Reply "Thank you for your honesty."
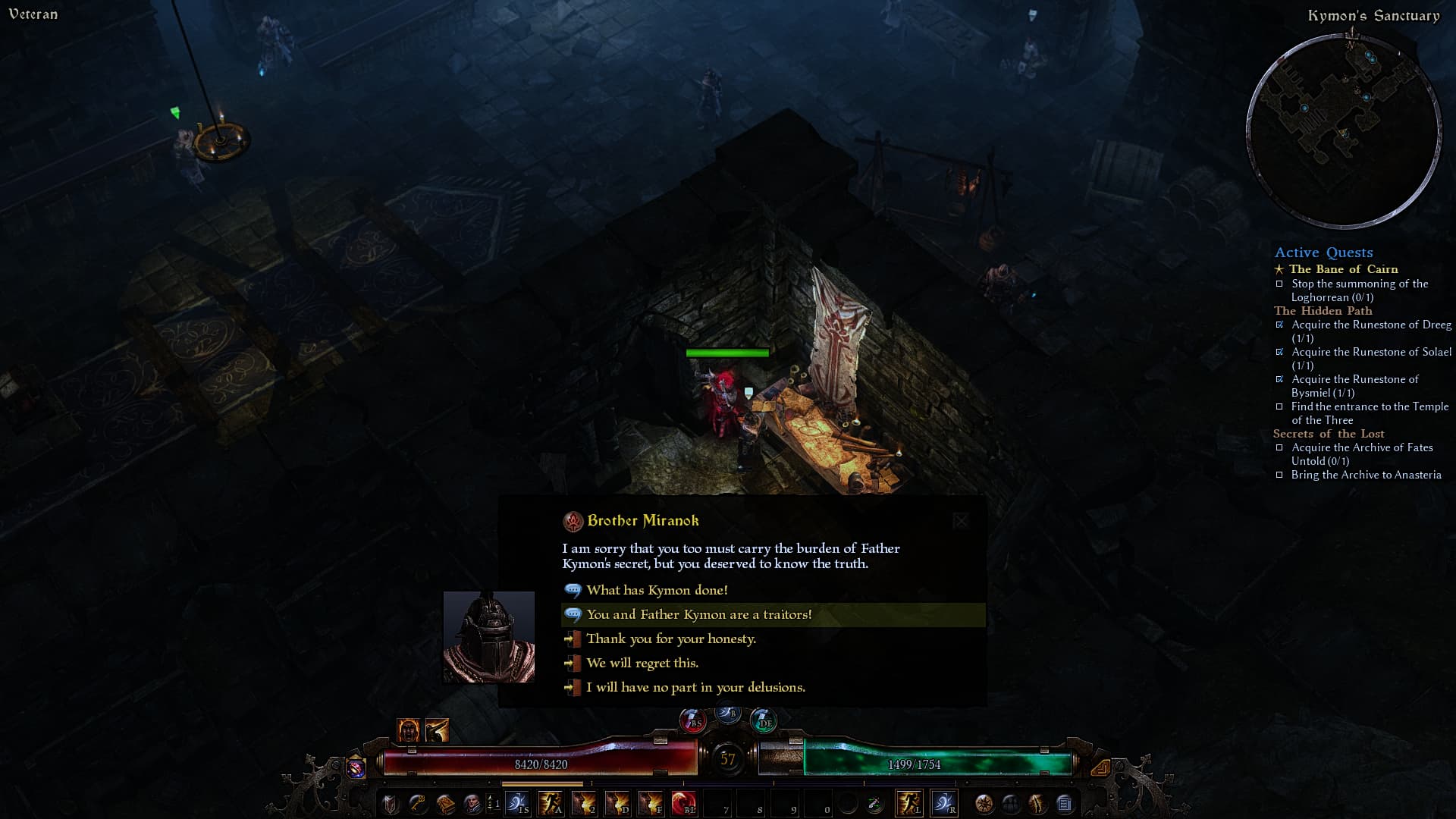 pos(670,639)
